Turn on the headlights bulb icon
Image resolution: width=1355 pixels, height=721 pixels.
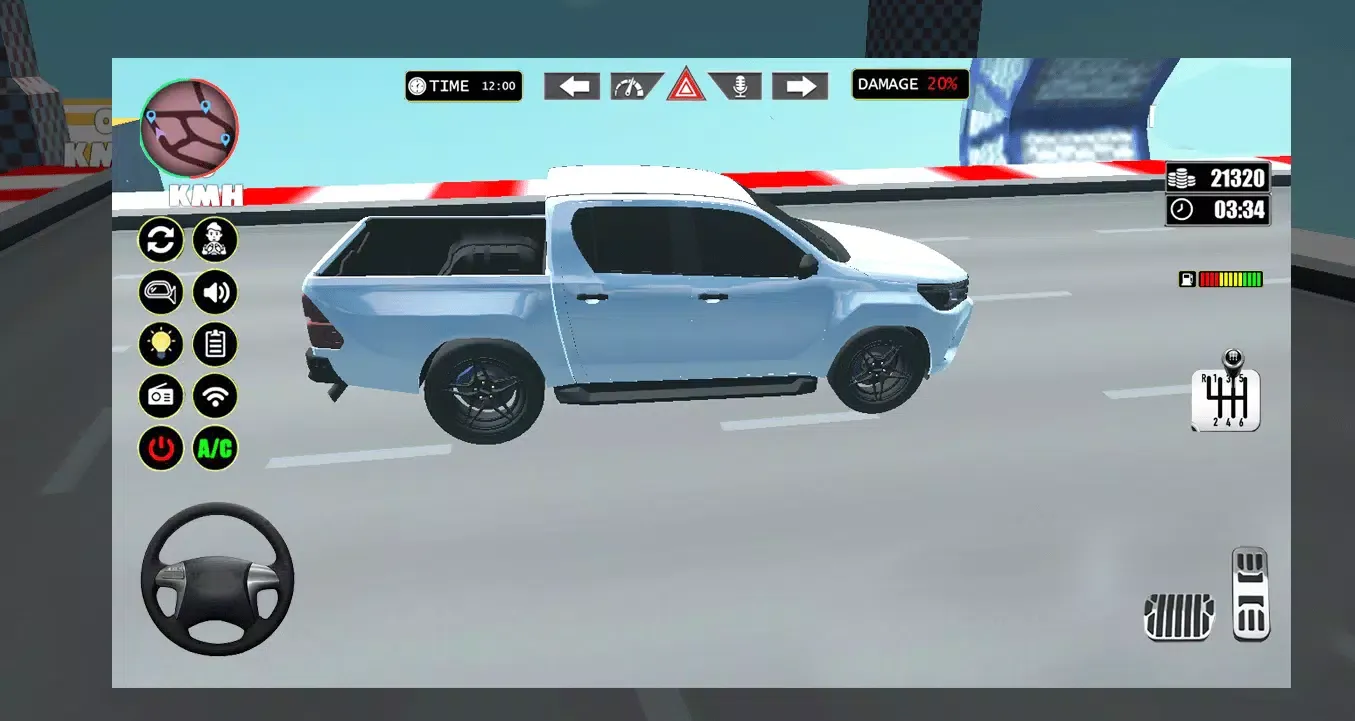tap(161, 344)
